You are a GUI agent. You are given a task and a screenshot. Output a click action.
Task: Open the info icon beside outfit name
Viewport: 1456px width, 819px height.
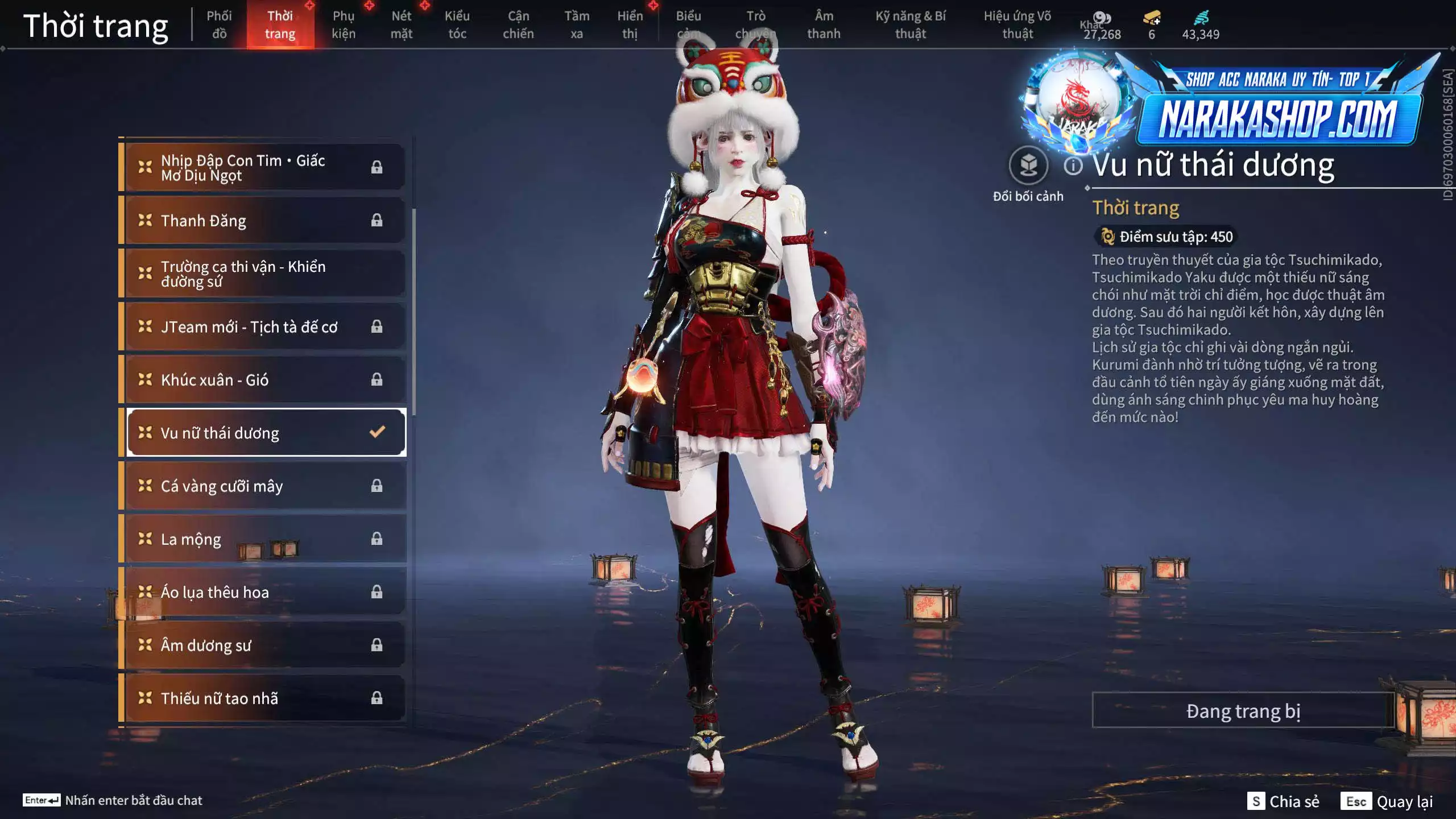point(1073,166)
